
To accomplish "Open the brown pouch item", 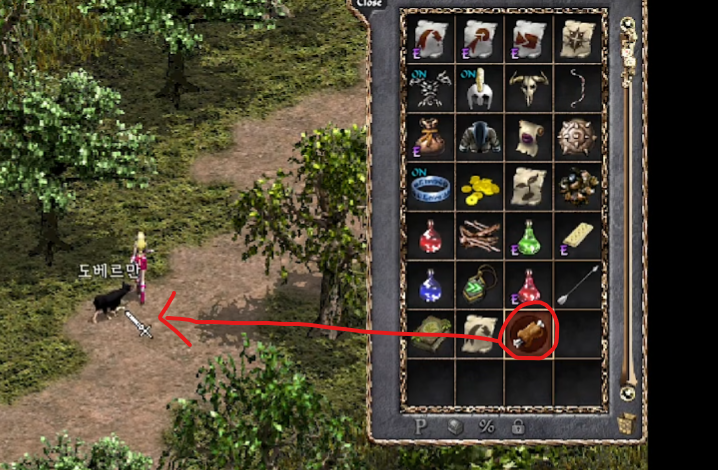I will tap(430, 137).
